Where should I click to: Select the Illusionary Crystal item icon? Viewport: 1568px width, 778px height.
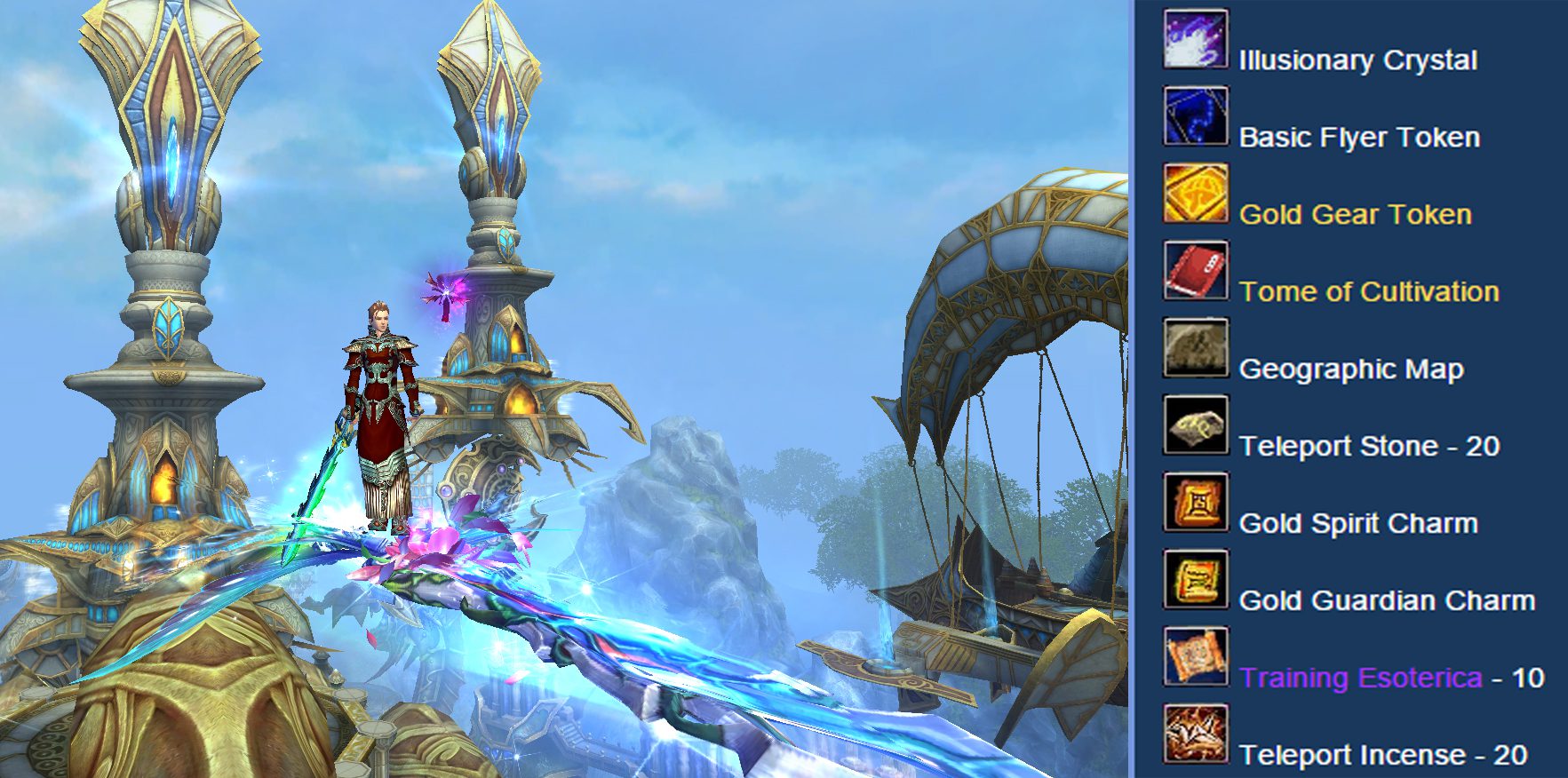(x=1196, y=39)
